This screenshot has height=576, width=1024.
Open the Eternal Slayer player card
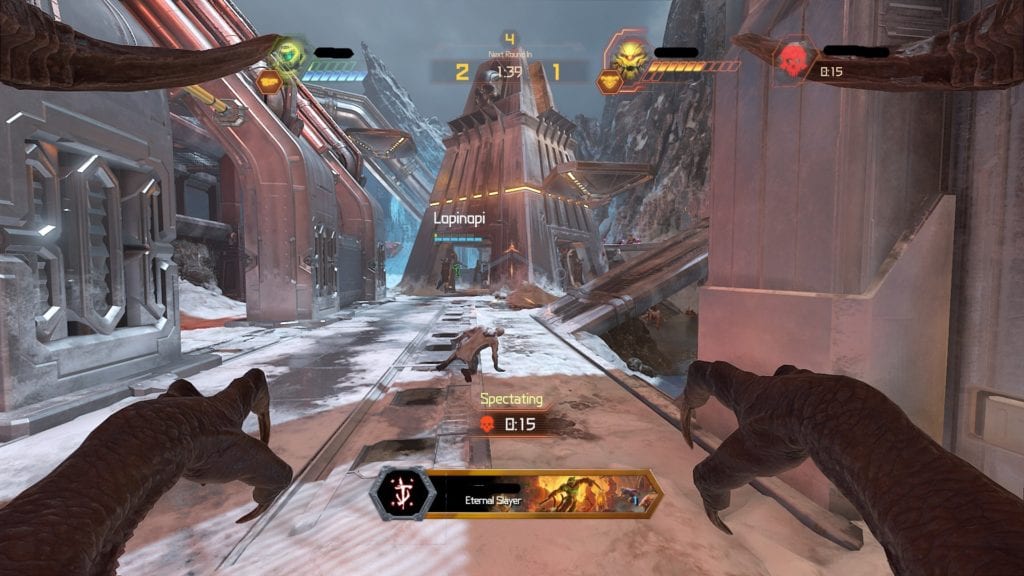click(x=541, y=493)
